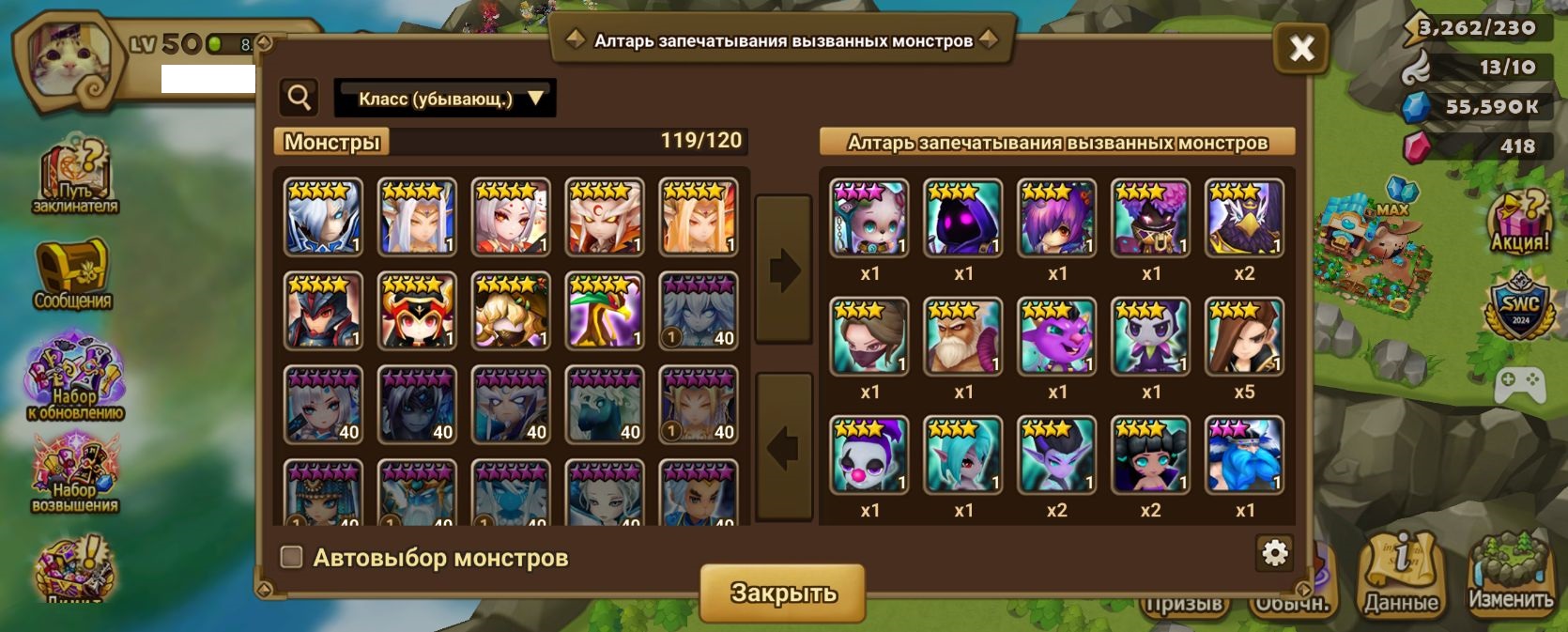The image size is (1568, 632).
Task: Open the monster search magnifier
Action: point(300,98)
